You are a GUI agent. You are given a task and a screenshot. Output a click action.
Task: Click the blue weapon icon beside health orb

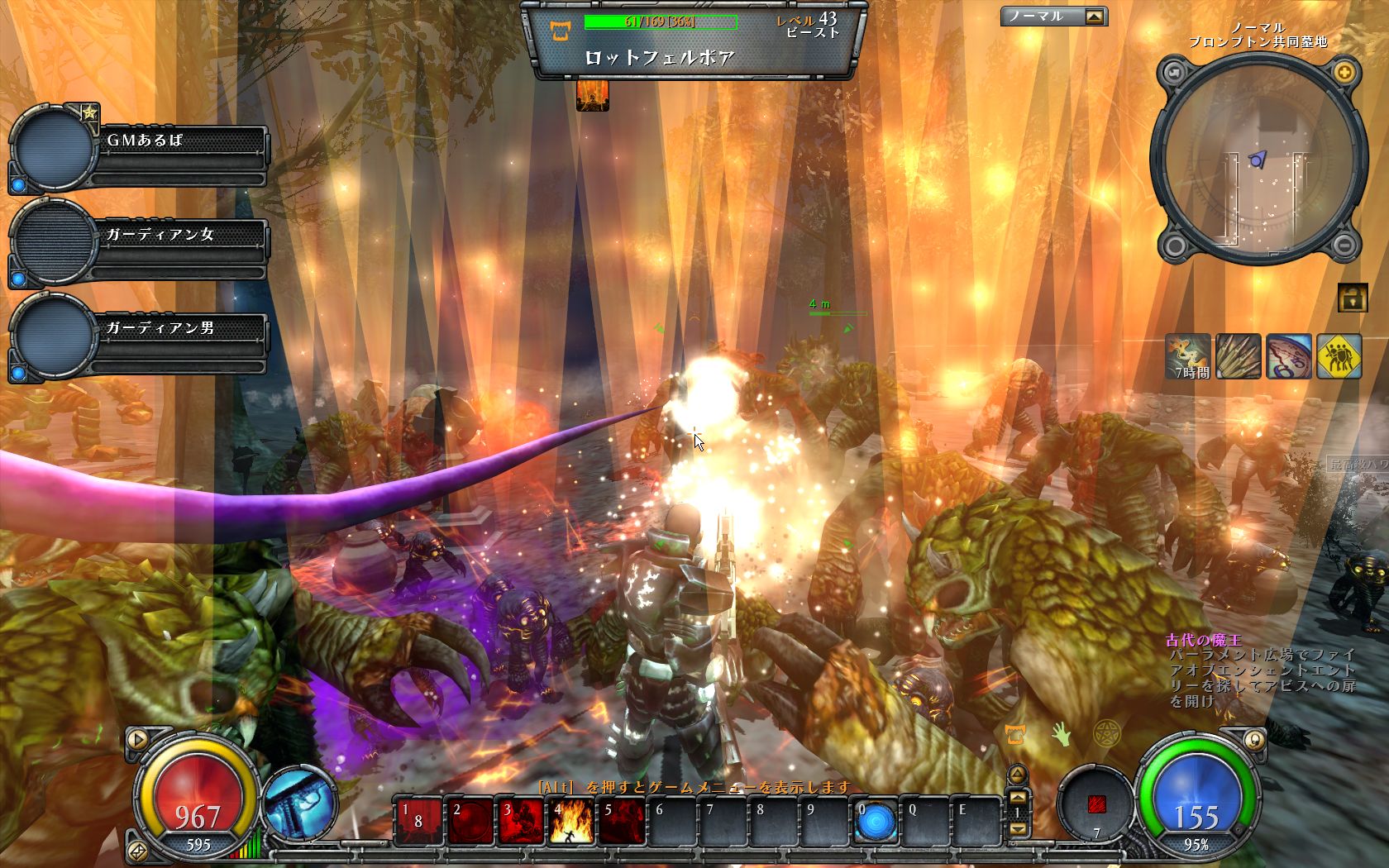click(301, 801)
